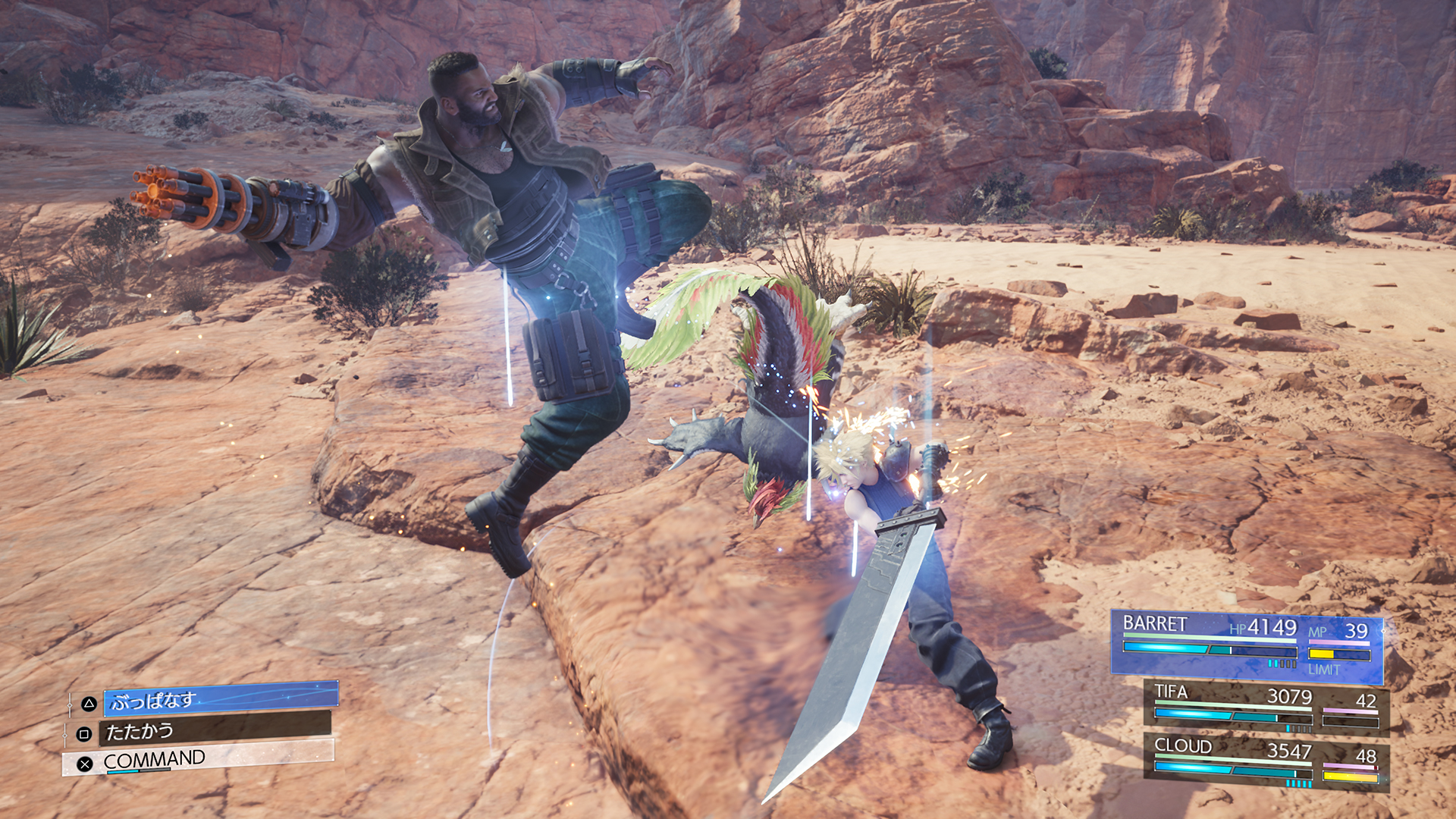Click Barret's yellow limit gauge
Screen dimensions: 1456x819
click(1322, 654)
